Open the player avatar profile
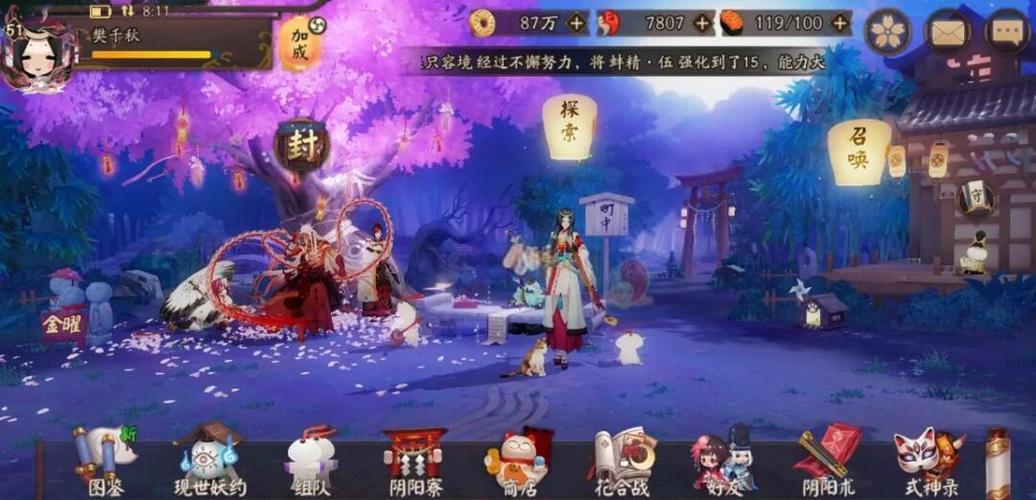Screen dimensions: 1036x500 pos(38,54)
